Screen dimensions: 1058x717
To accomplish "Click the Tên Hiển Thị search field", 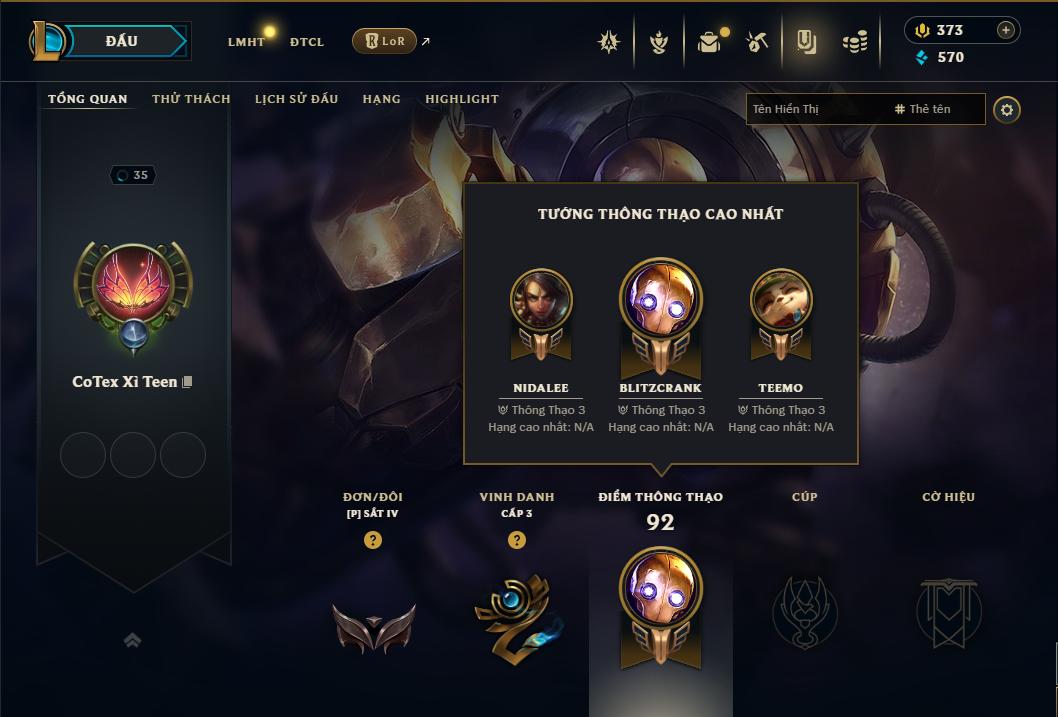I will point(815,109).
